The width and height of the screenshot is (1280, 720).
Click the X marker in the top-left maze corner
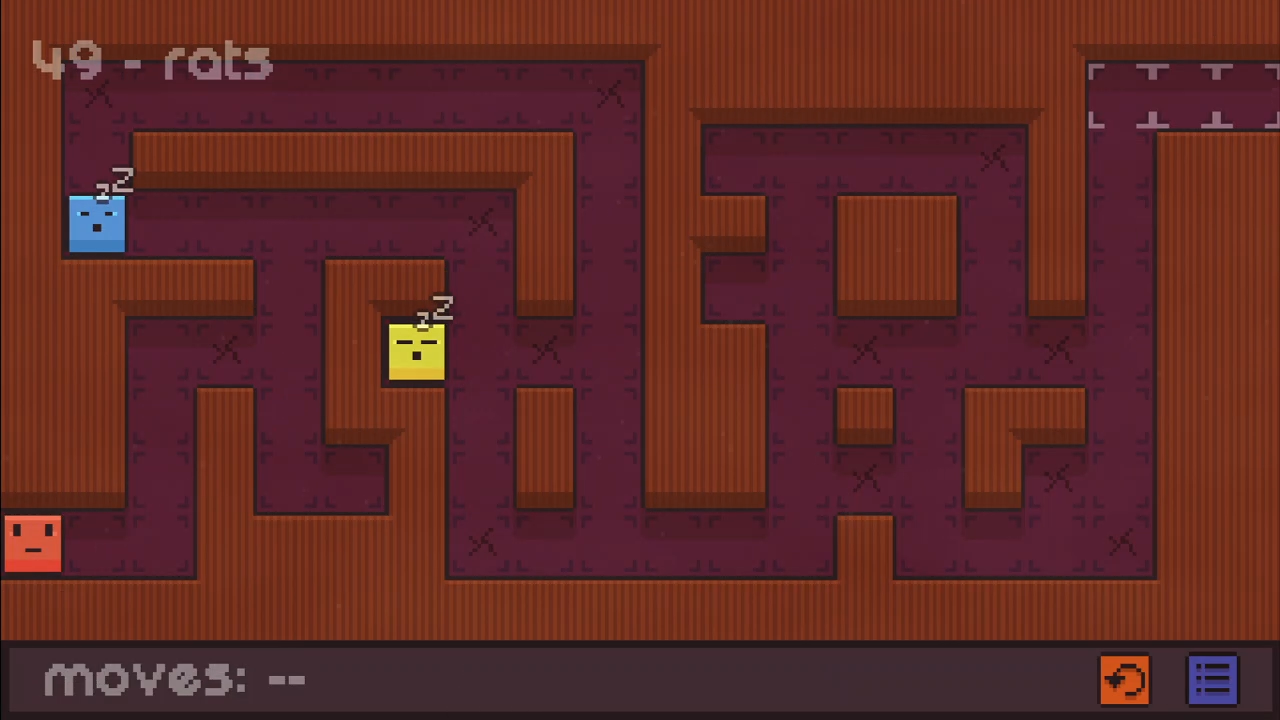point(98,95)
